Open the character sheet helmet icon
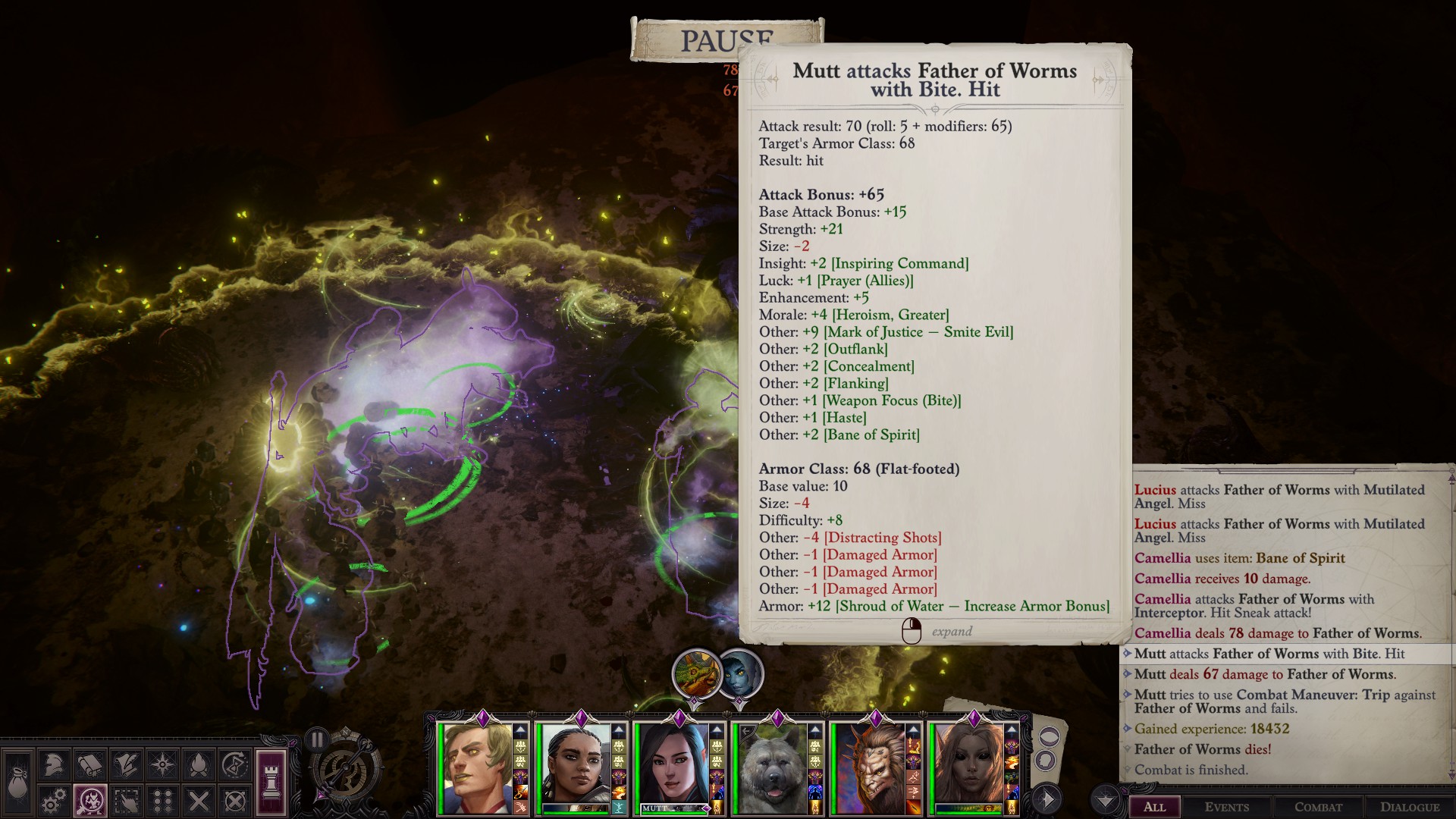 [53, 765]
